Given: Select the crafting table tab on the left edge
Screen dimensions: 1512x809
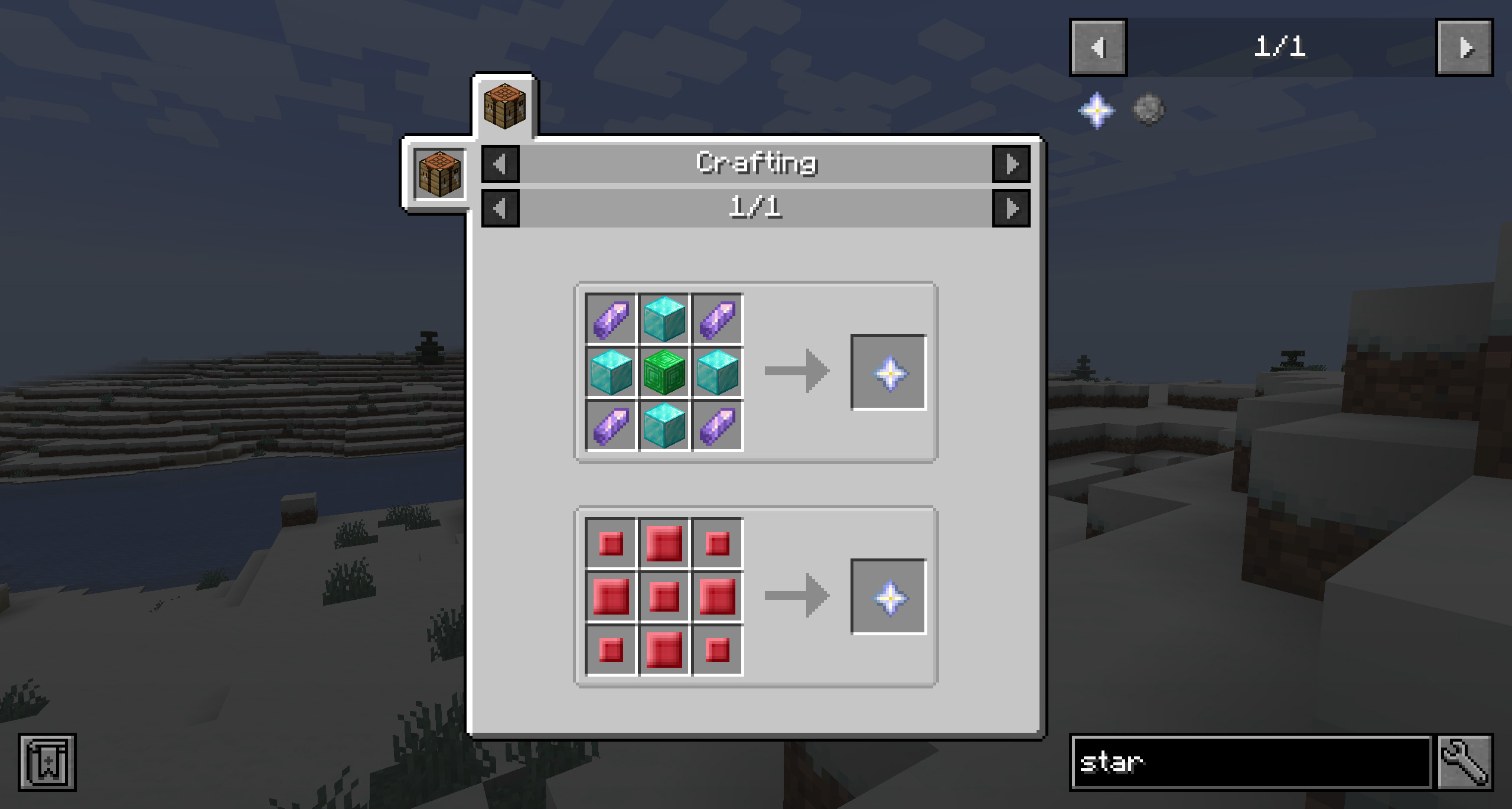Looking at the screenshot, I should point(439,172).
